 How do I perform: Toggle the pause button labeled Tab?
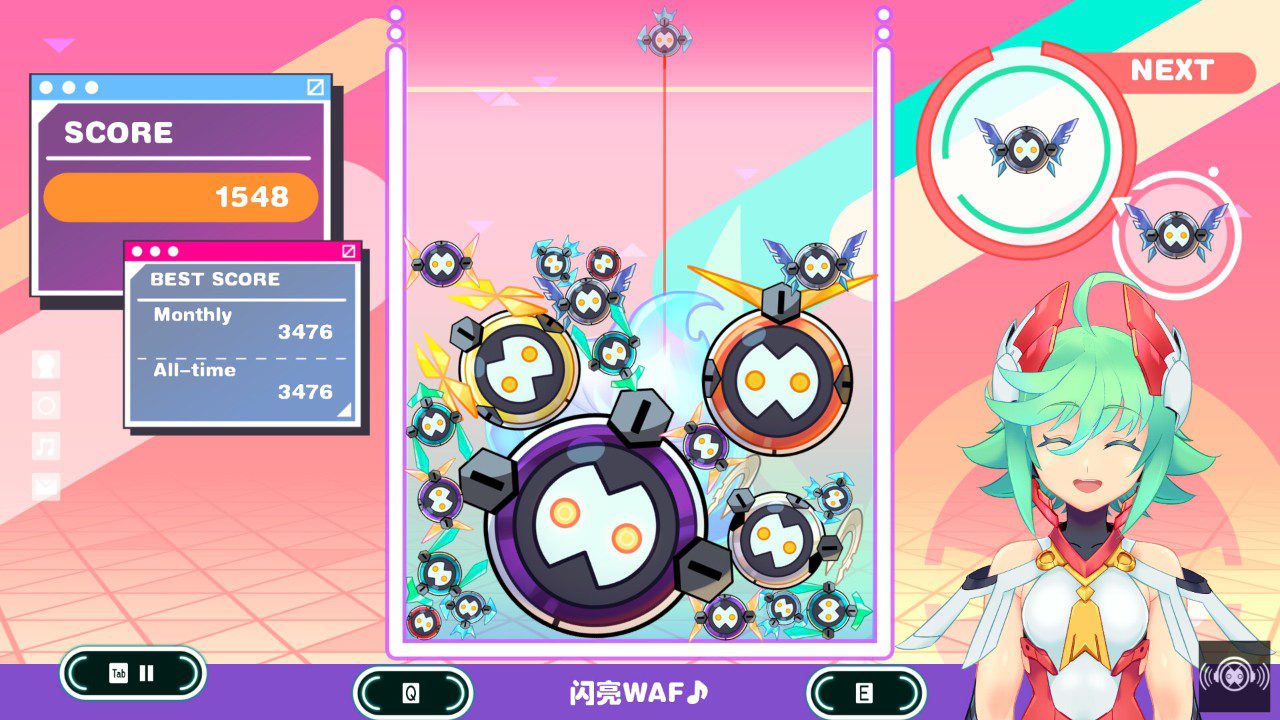[x=132, y=673]
